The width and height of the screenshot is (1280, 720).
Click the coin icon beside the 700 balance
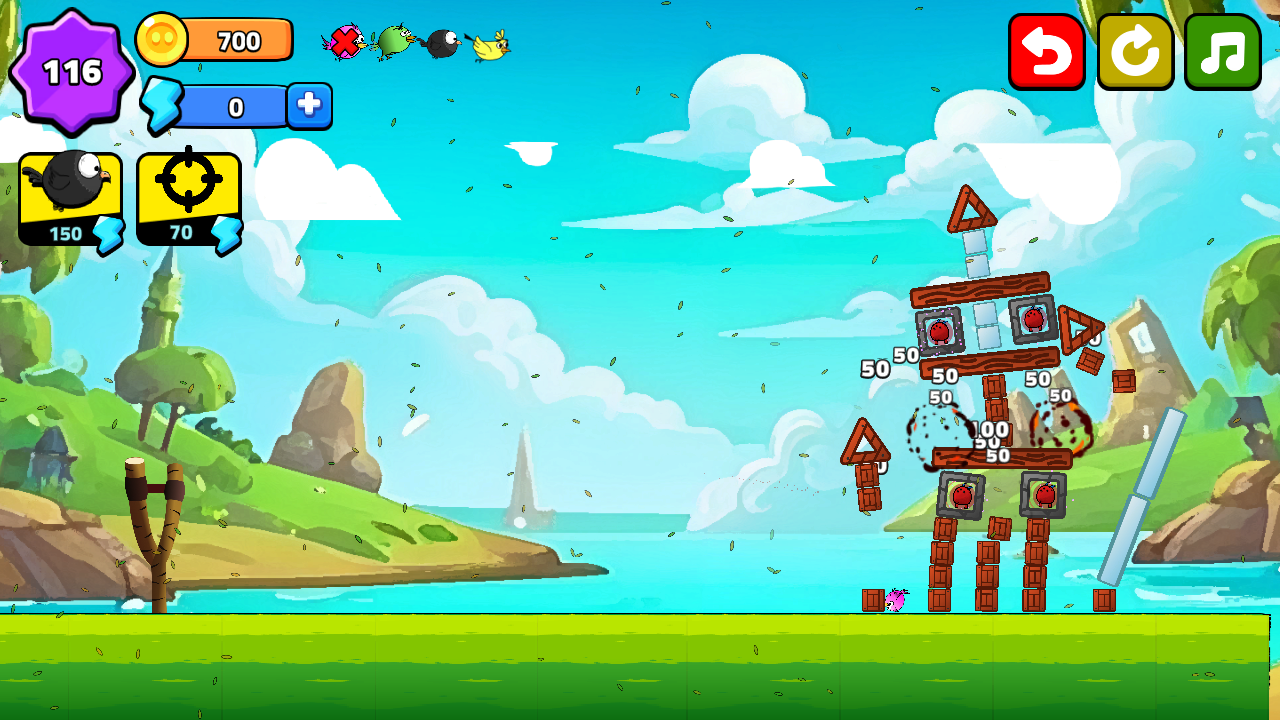tap(162, 40)
